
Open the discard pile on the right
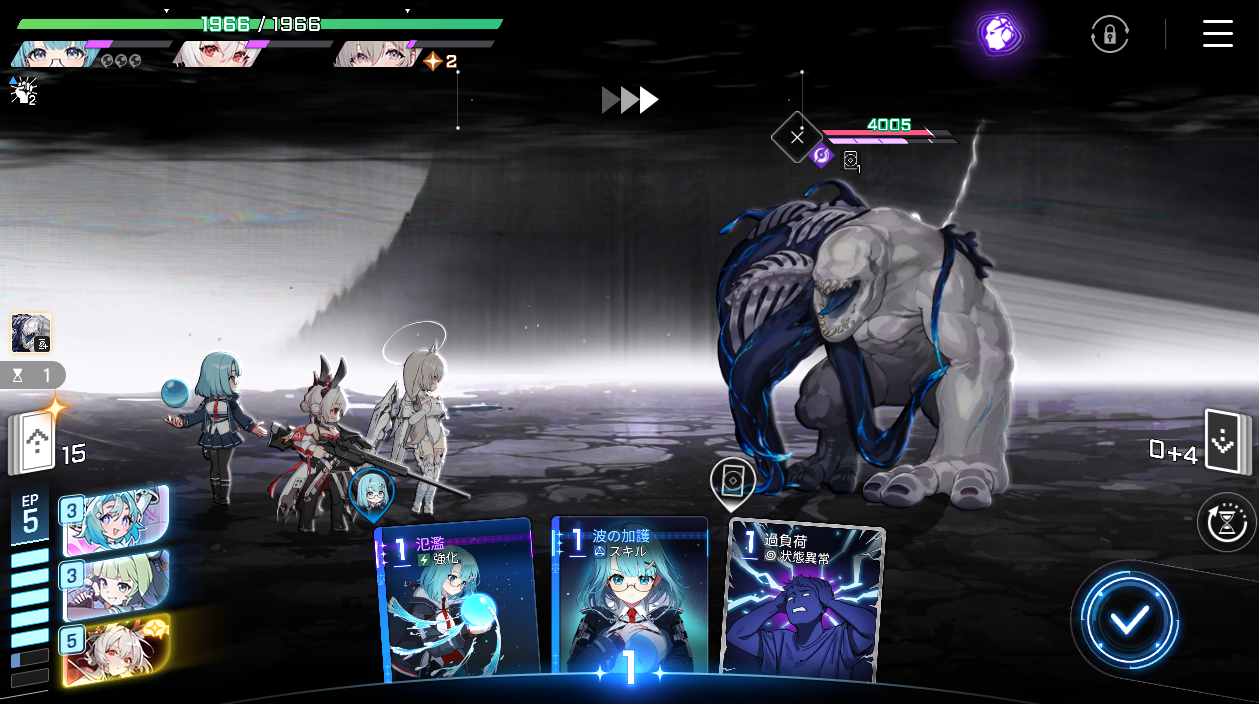click(x=1225, y=441)
